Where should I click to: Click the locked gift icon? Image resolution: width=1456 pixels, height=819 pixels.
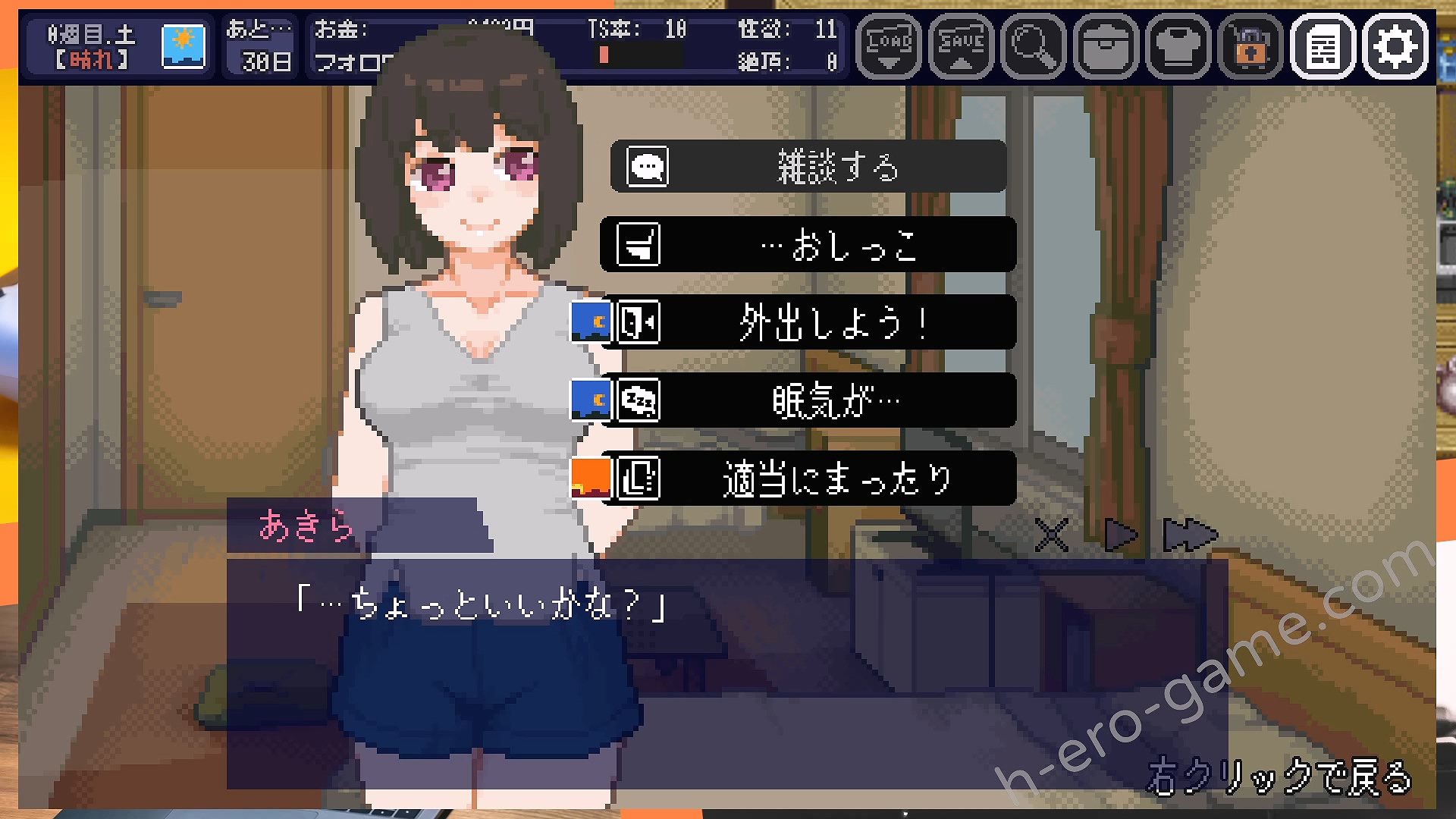coord(1250,46)
